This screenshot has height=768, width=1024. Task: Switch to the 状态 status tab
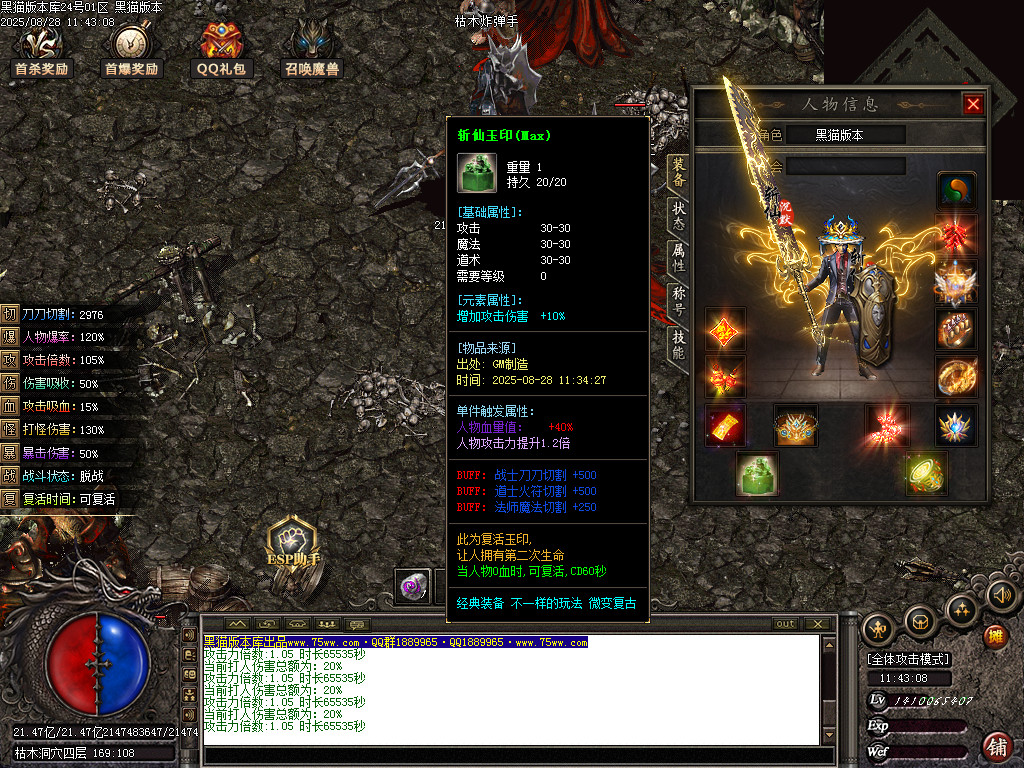coord(678,217)
